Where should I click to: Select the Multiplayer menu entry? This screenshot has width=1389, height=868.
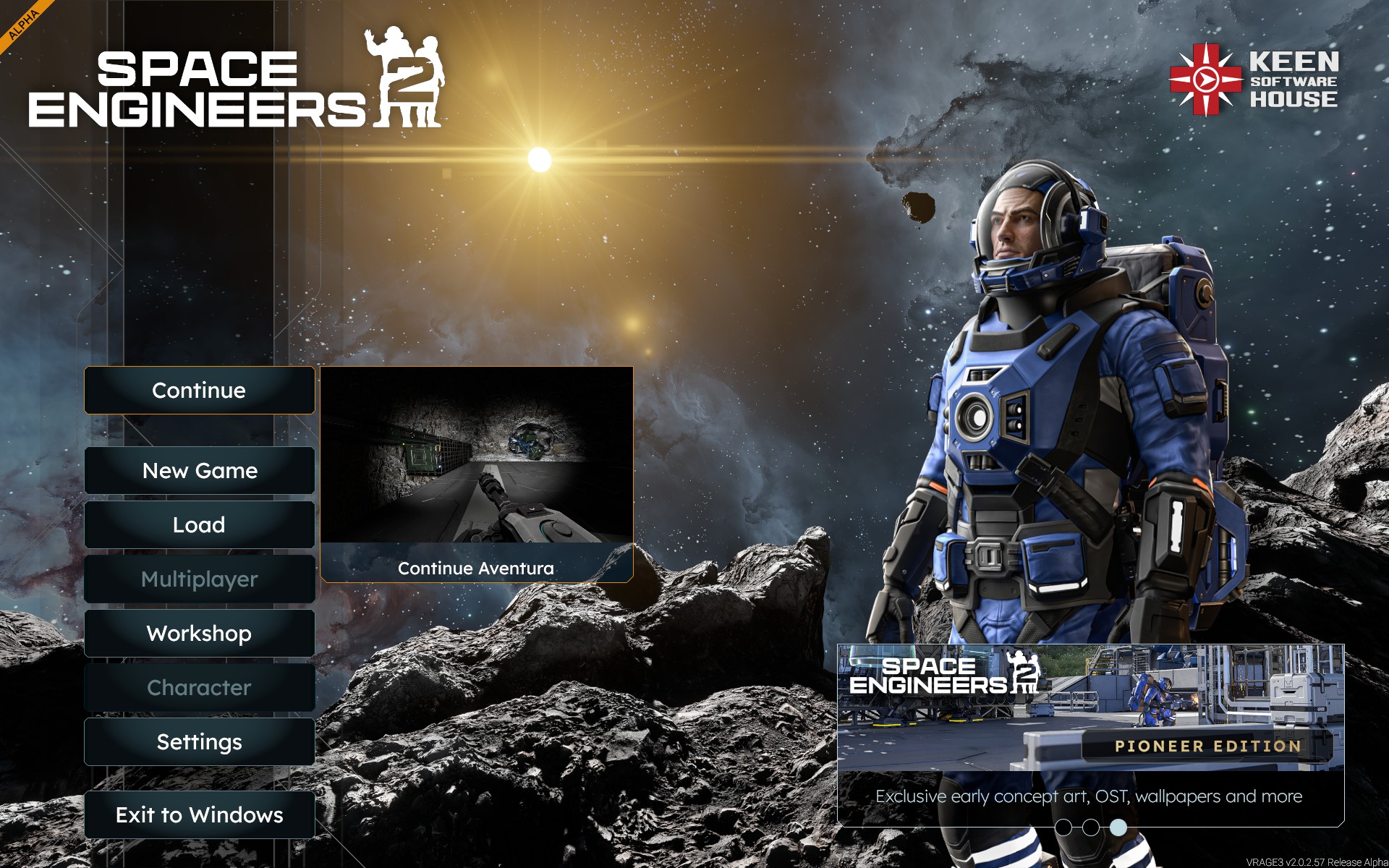tap(199, 579)
